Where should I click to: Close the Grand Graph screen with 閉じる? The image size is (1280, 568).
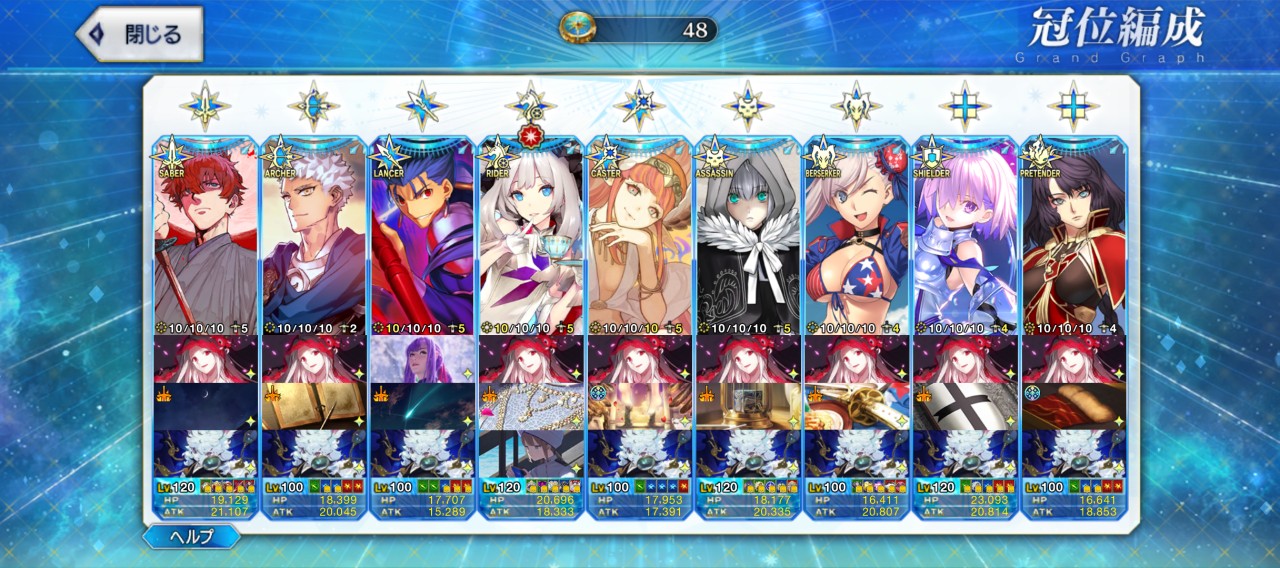(x=140, y=35)
